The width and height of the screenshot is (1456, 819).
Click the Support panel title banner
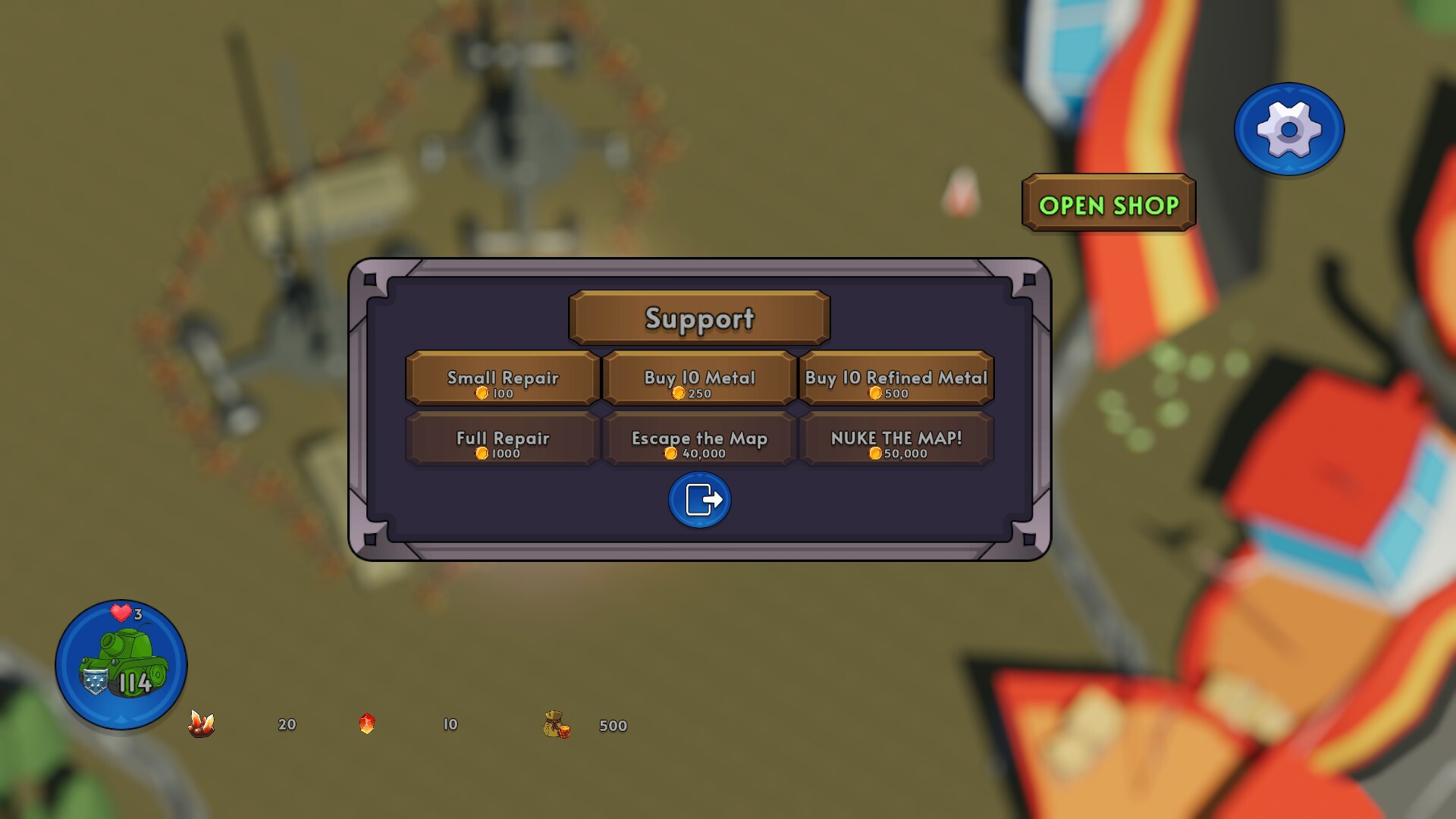(x=698, y=318)
